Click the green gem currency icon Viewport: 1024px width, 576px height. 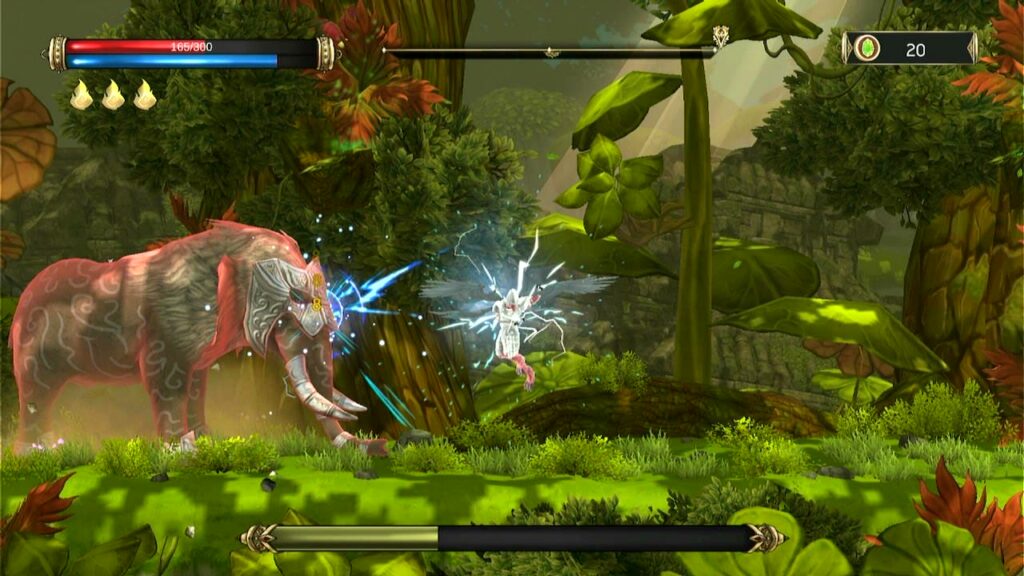point(867,48)
